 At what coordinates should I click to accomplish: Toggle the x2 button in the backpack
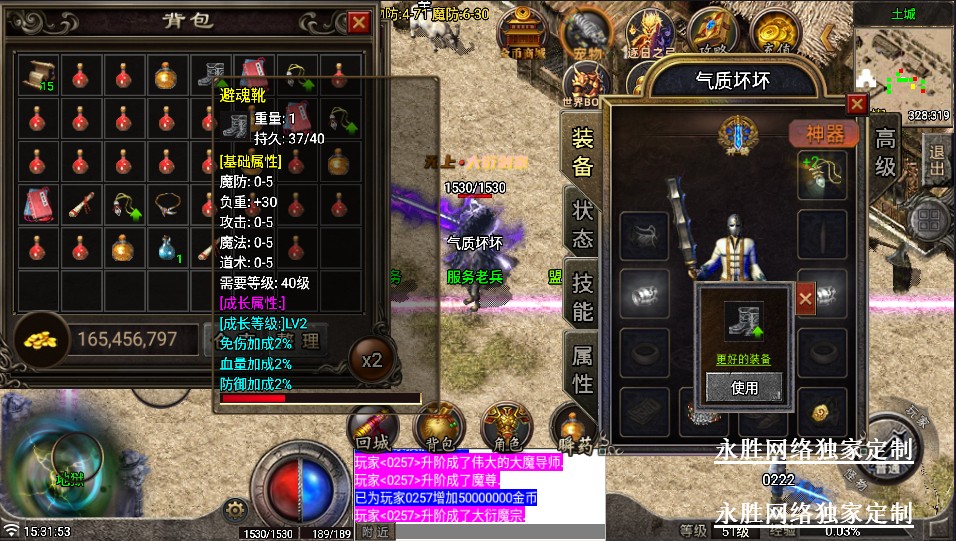point(371,361)
